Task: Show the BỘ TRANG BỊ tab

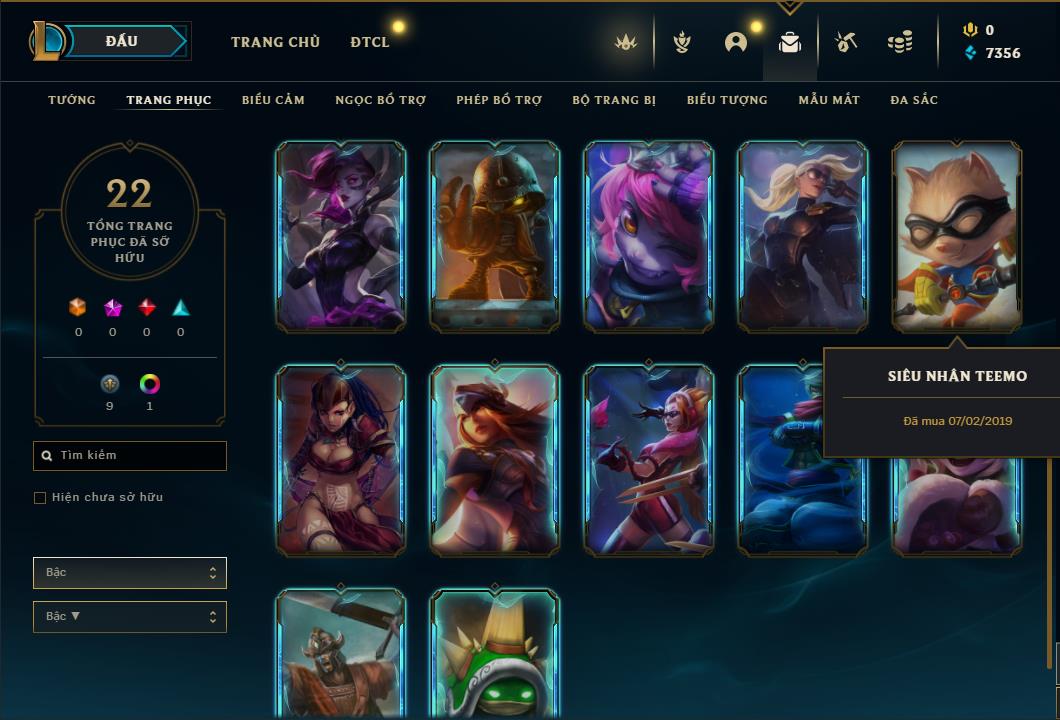Action: [x=614, y=100]
